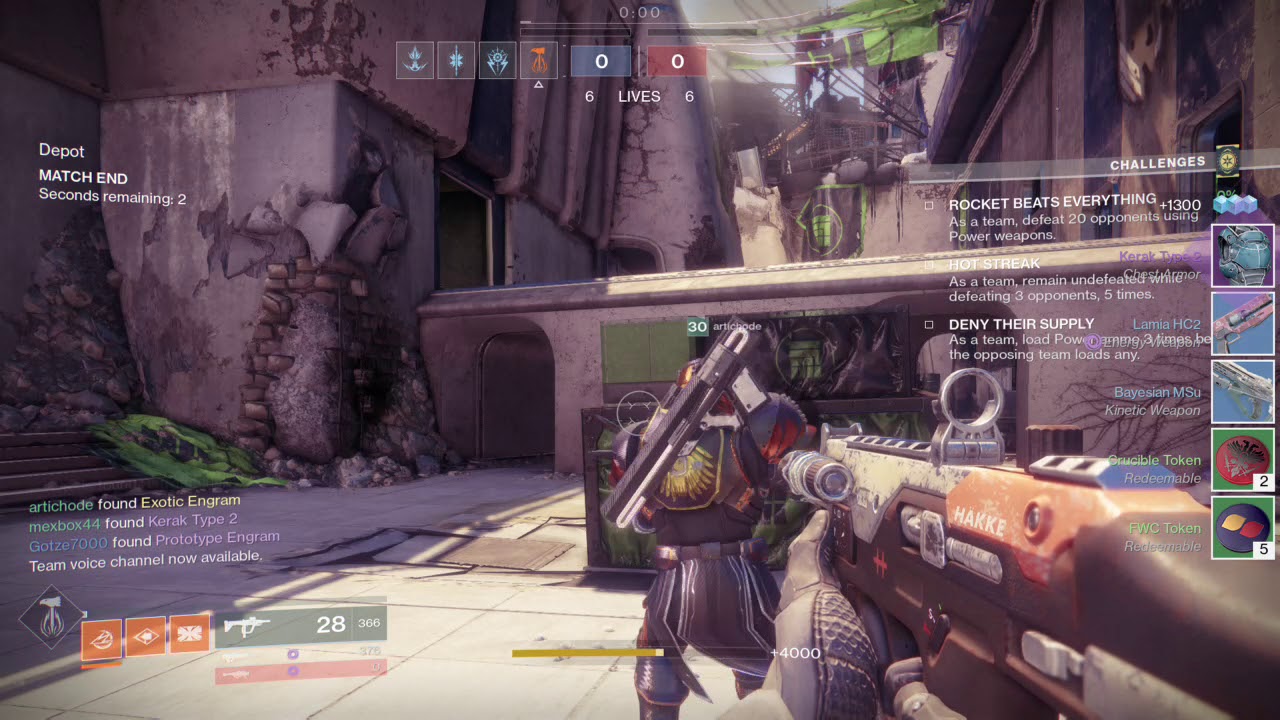Image resolution: width=1280 pixels, height=720 pixels.
Task: Activate the lightning grenade ability icon
Action: (x=102, y=638)
